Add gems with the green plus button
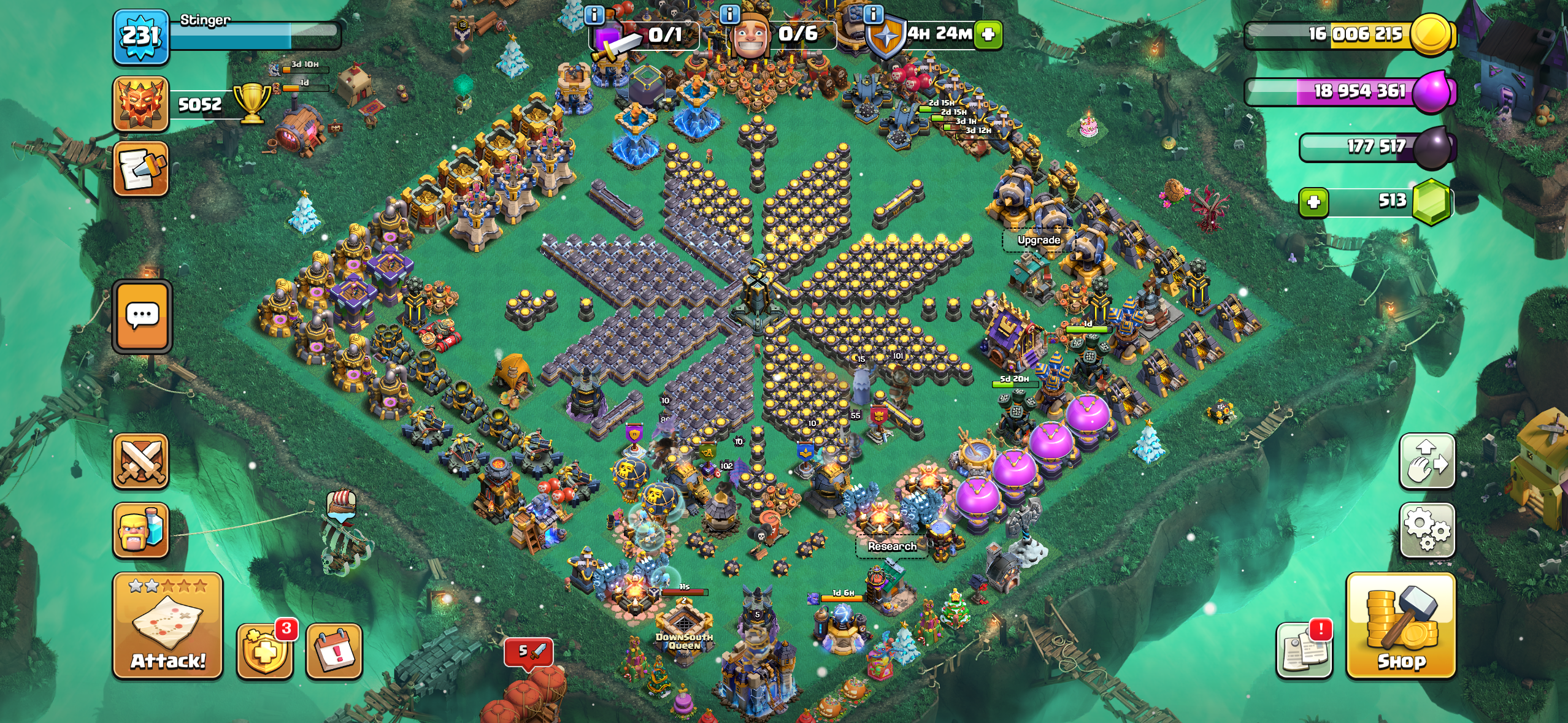Screen dimensions: 1568x723 [x=1313, y=202]
